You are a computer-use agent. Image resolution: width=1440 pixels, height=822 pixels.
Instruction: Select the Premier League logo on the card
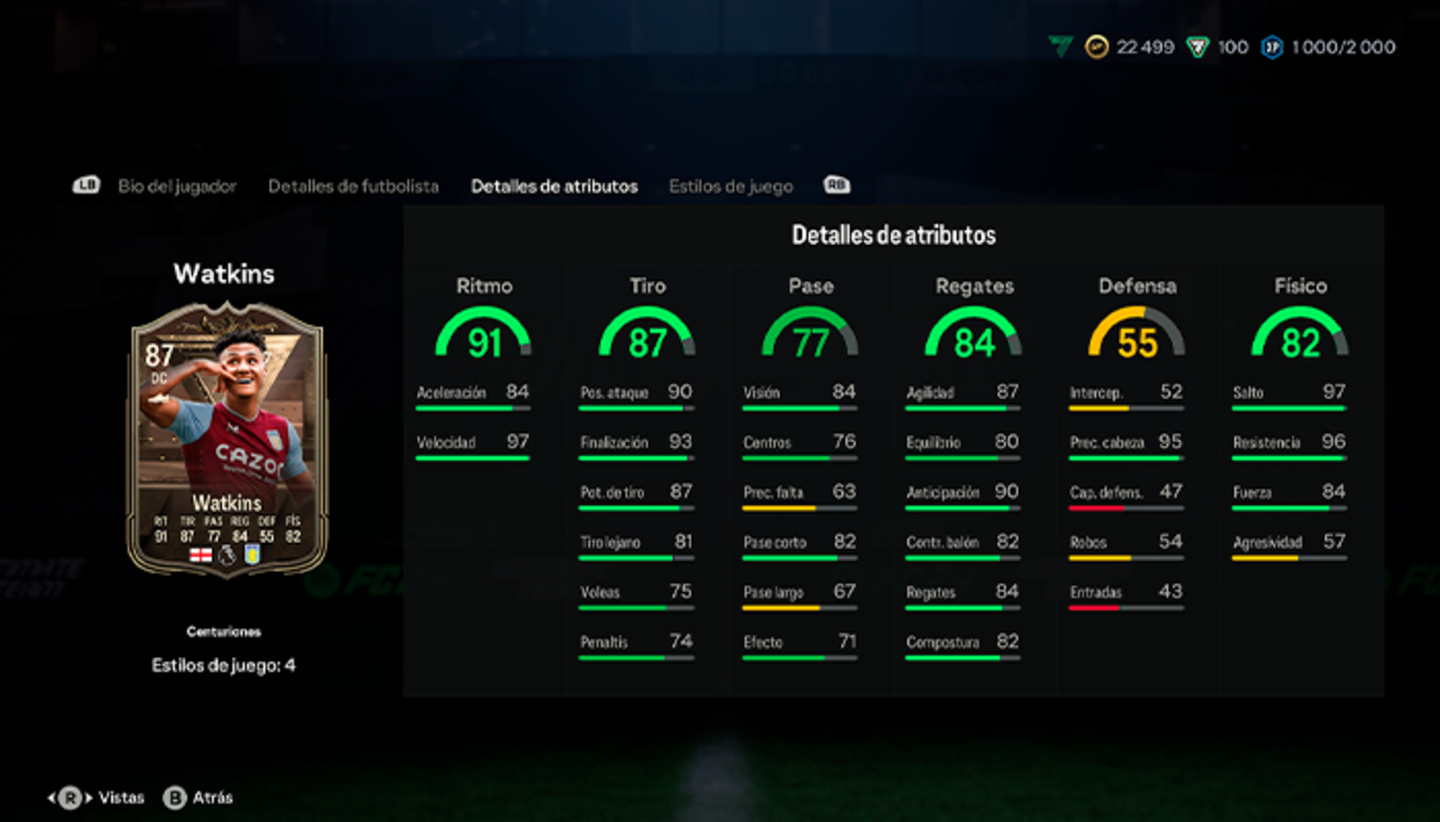(227, 555)
